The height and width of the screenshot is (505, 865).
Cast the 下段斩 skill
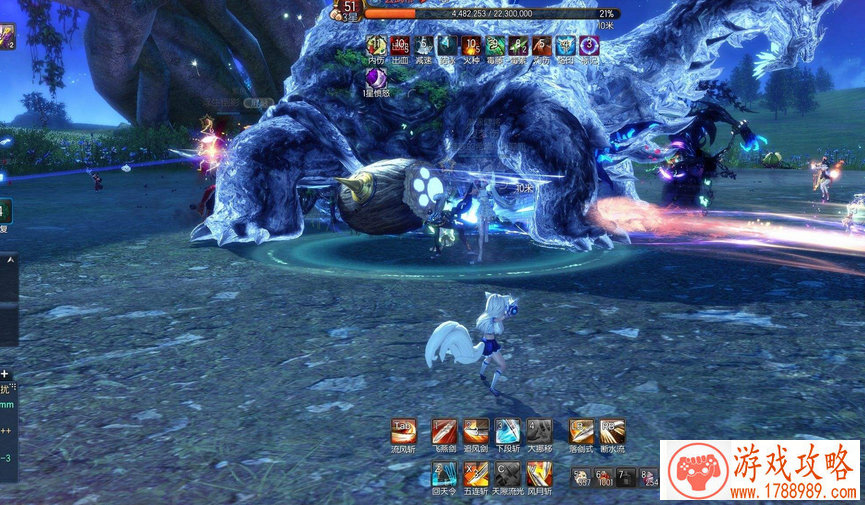coord(508,431)
